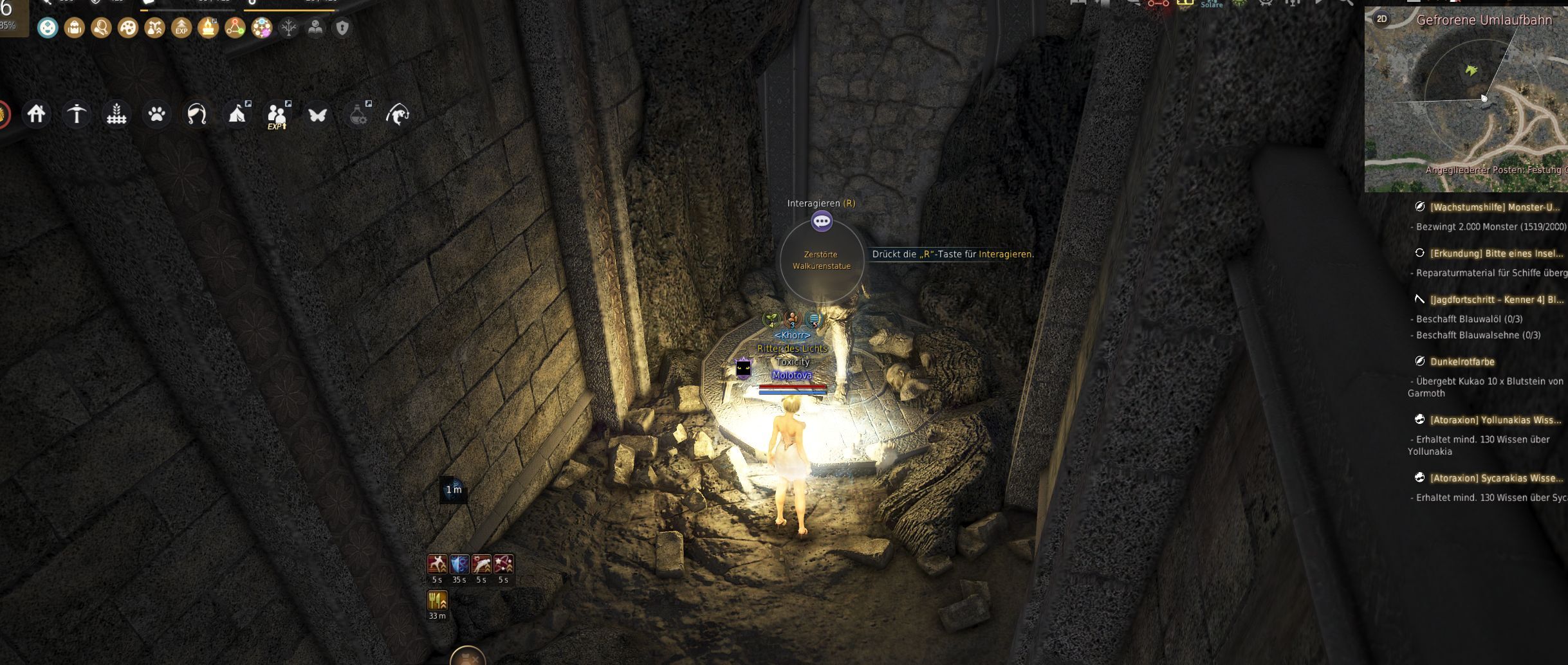Select the padlock shield icon

tap(342, 28)
